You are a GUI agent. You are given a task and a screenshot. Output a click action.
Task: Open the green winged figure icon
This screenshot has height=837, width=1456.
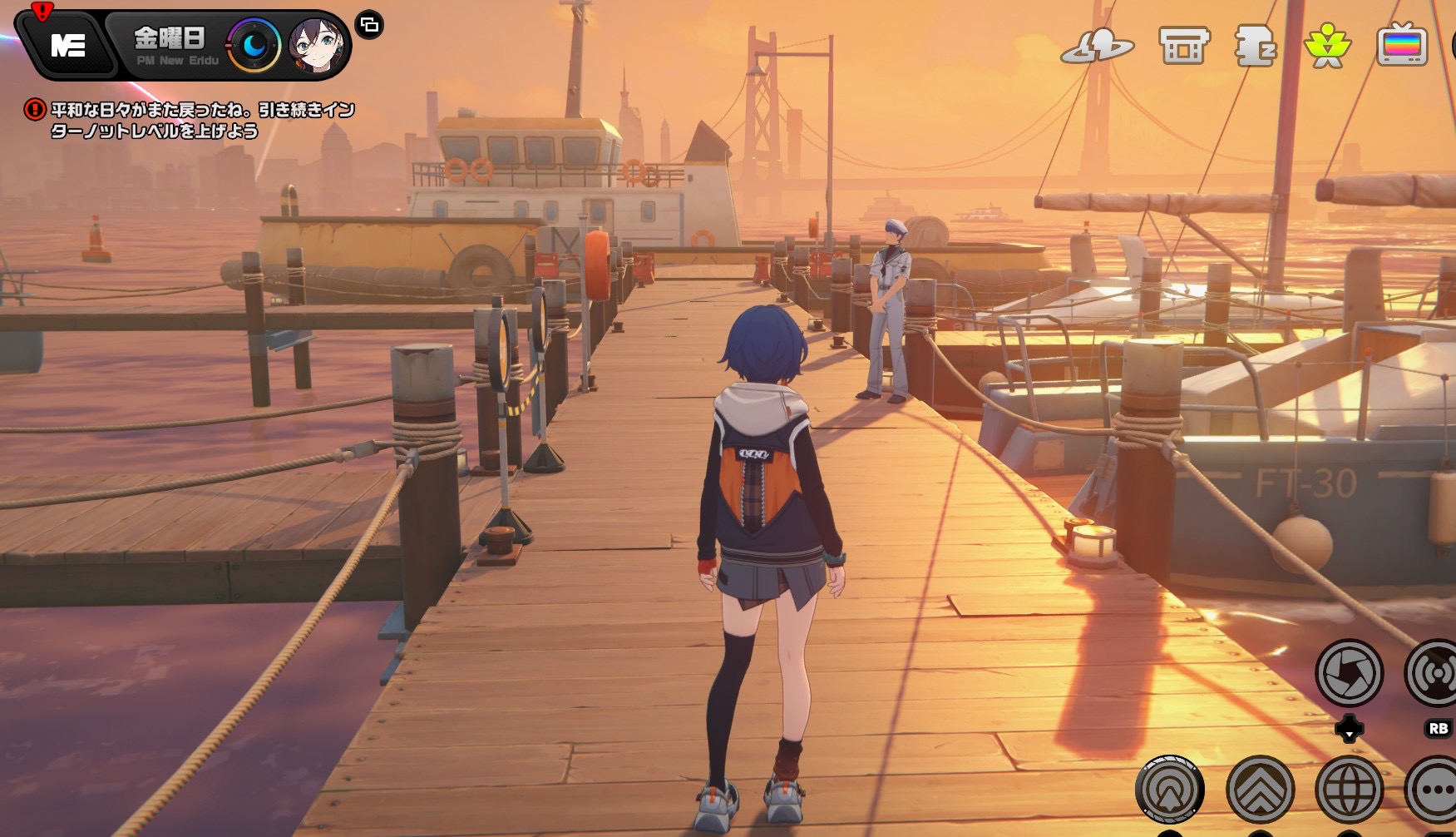pos(1327,46)
